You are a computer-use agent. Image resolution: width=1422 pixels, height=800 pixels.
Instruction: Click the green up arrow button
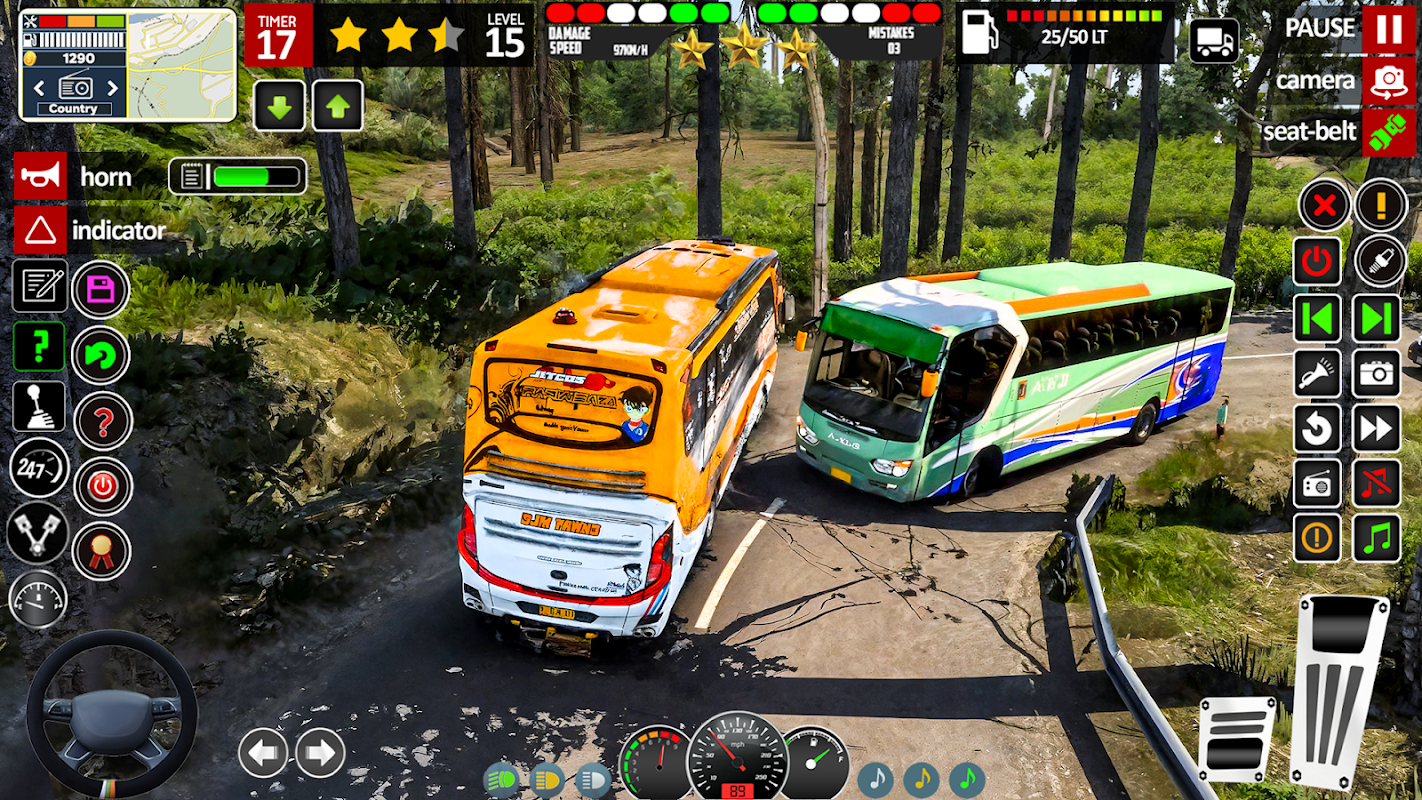[x=338, y=106]
